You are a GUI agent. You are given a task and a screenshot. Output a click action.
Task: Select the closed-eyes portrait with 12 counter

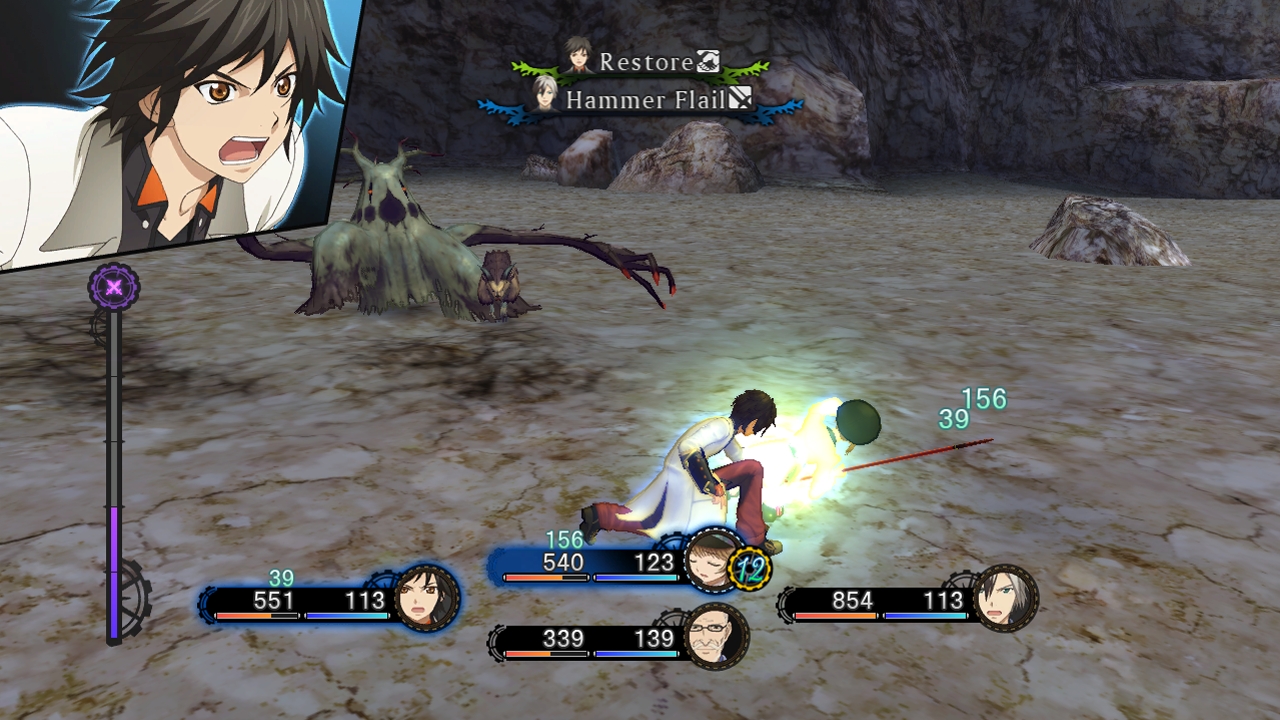(714, 561)
